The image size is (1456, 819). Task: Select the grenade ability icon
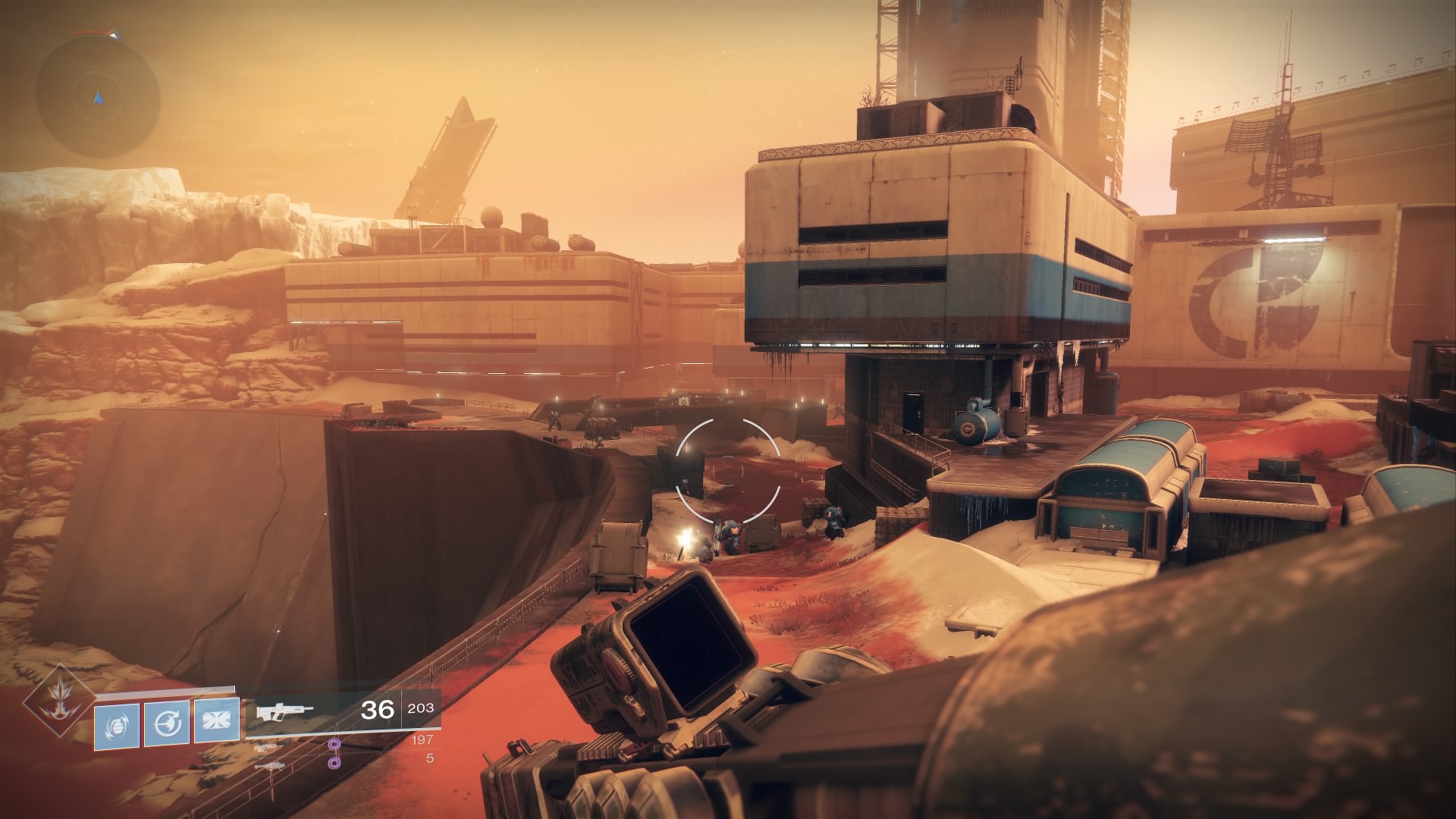pos(117,726)
